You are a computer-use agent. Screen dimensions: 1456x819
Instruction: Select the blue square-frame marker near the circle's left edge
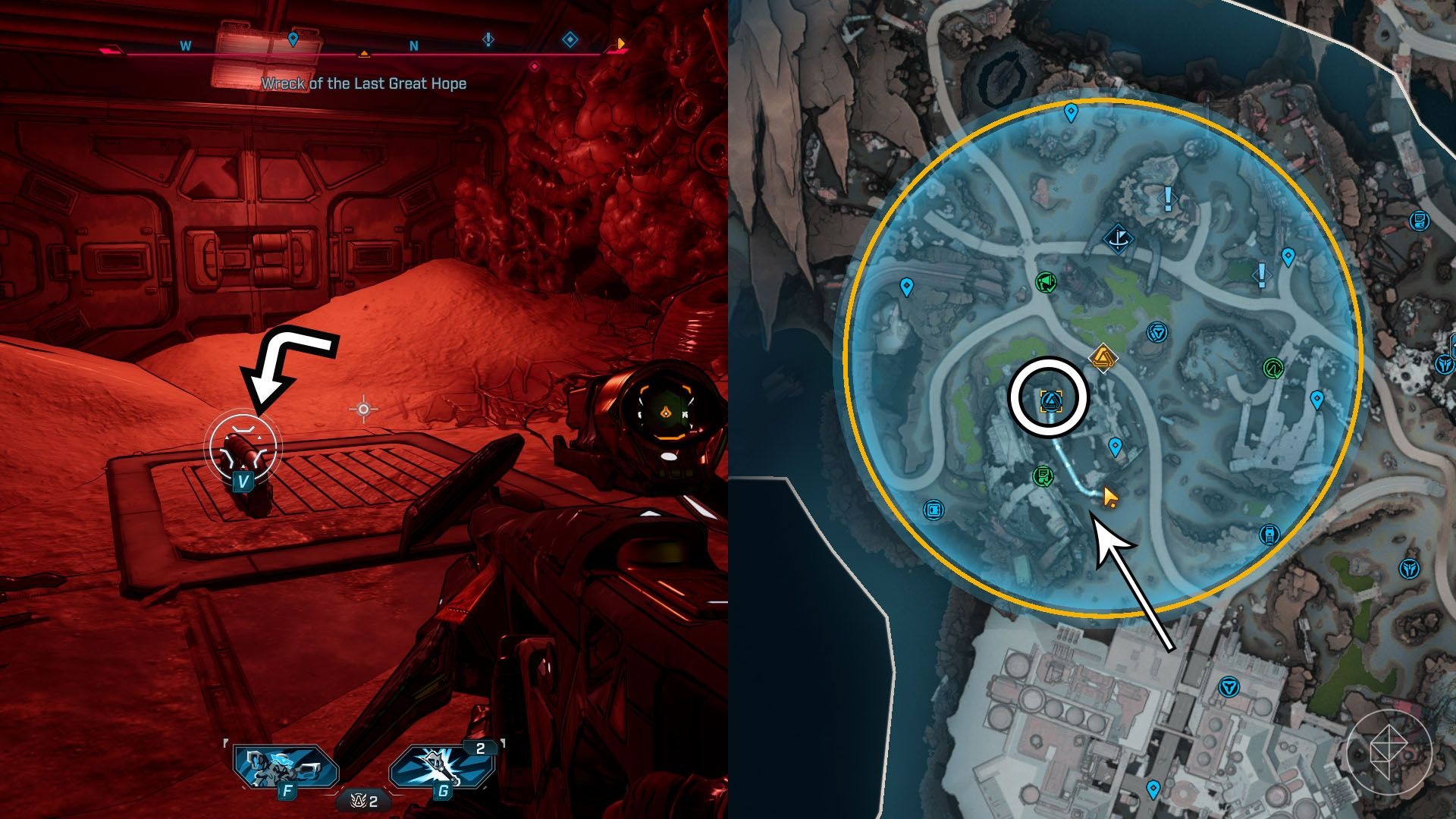(934, 510)
